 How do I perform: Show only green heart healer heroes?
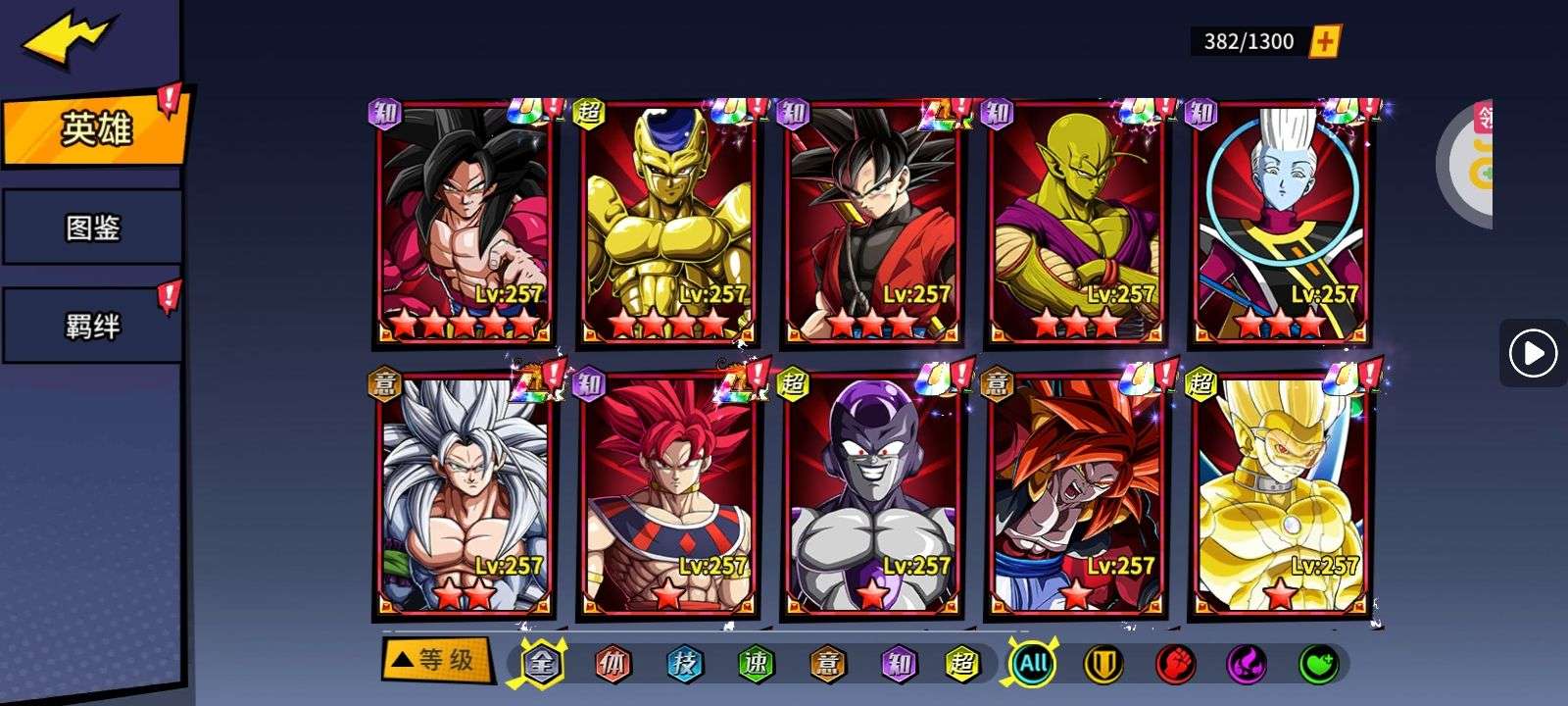1318,665
